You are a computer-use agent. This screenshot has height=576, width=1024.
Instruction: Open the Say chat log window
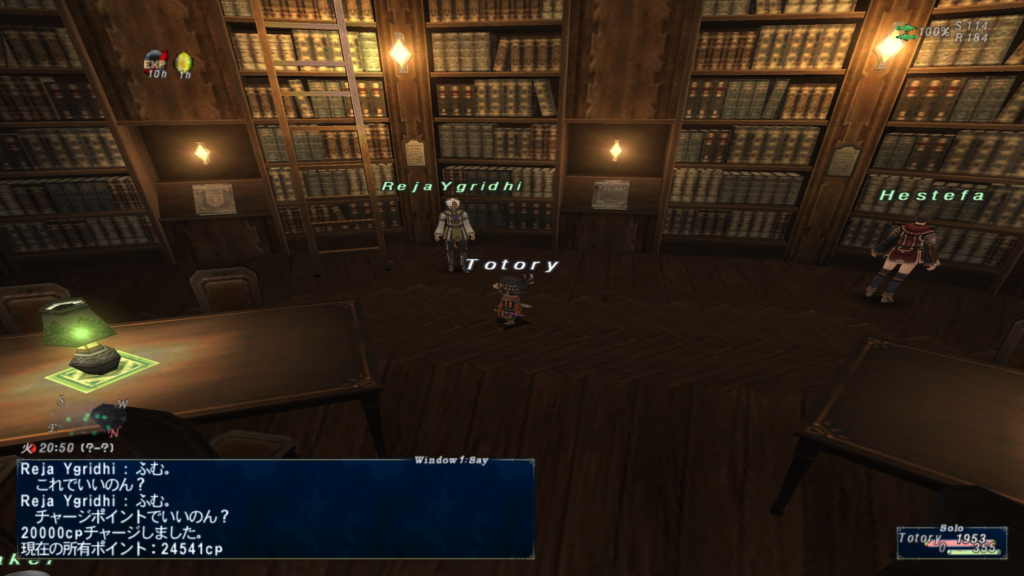pyautogui.click(x=275, y=508)
